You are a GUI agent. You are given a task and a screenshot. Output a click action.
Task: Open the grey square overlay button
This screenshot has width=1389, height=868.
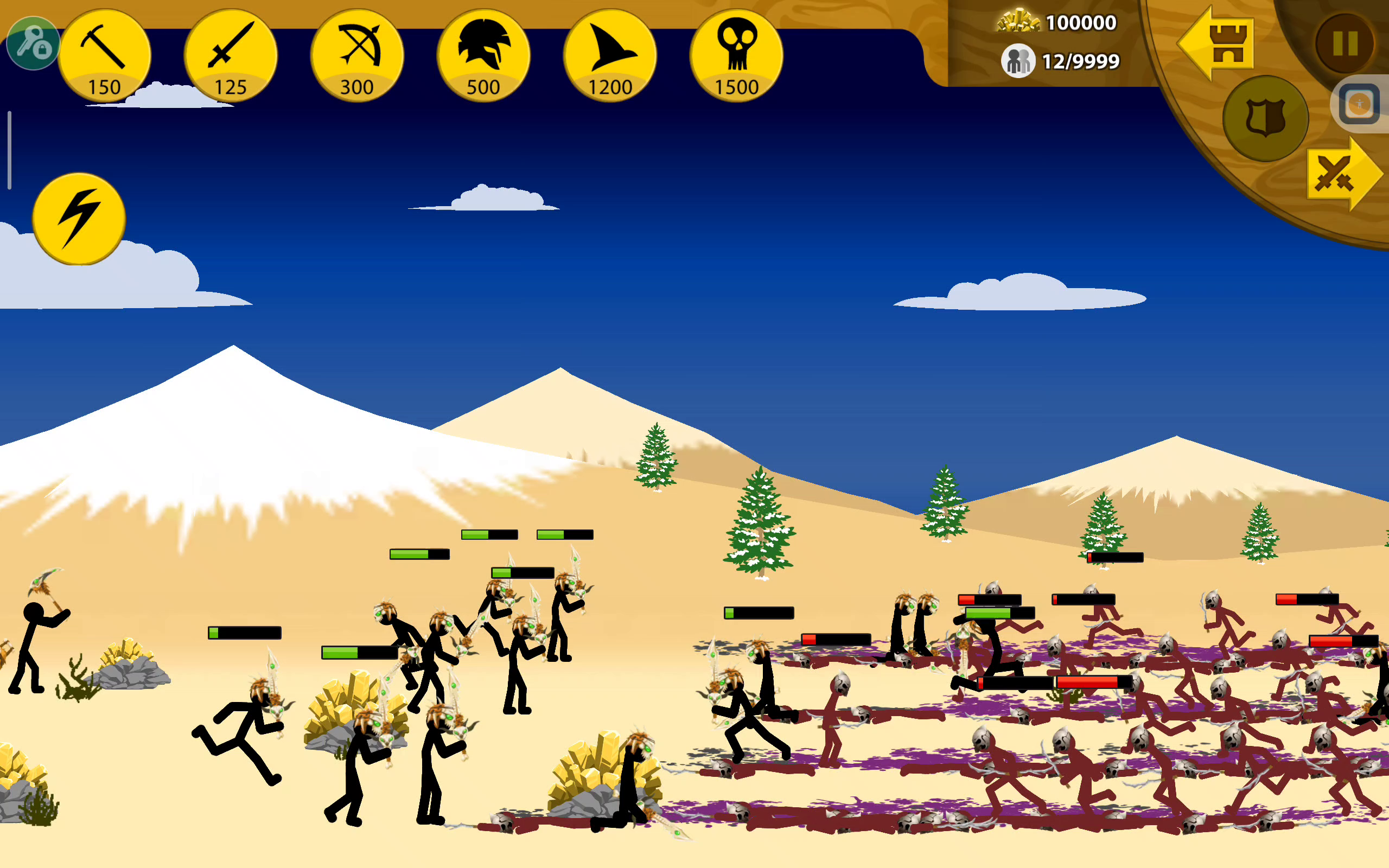tap(1359, 105)
